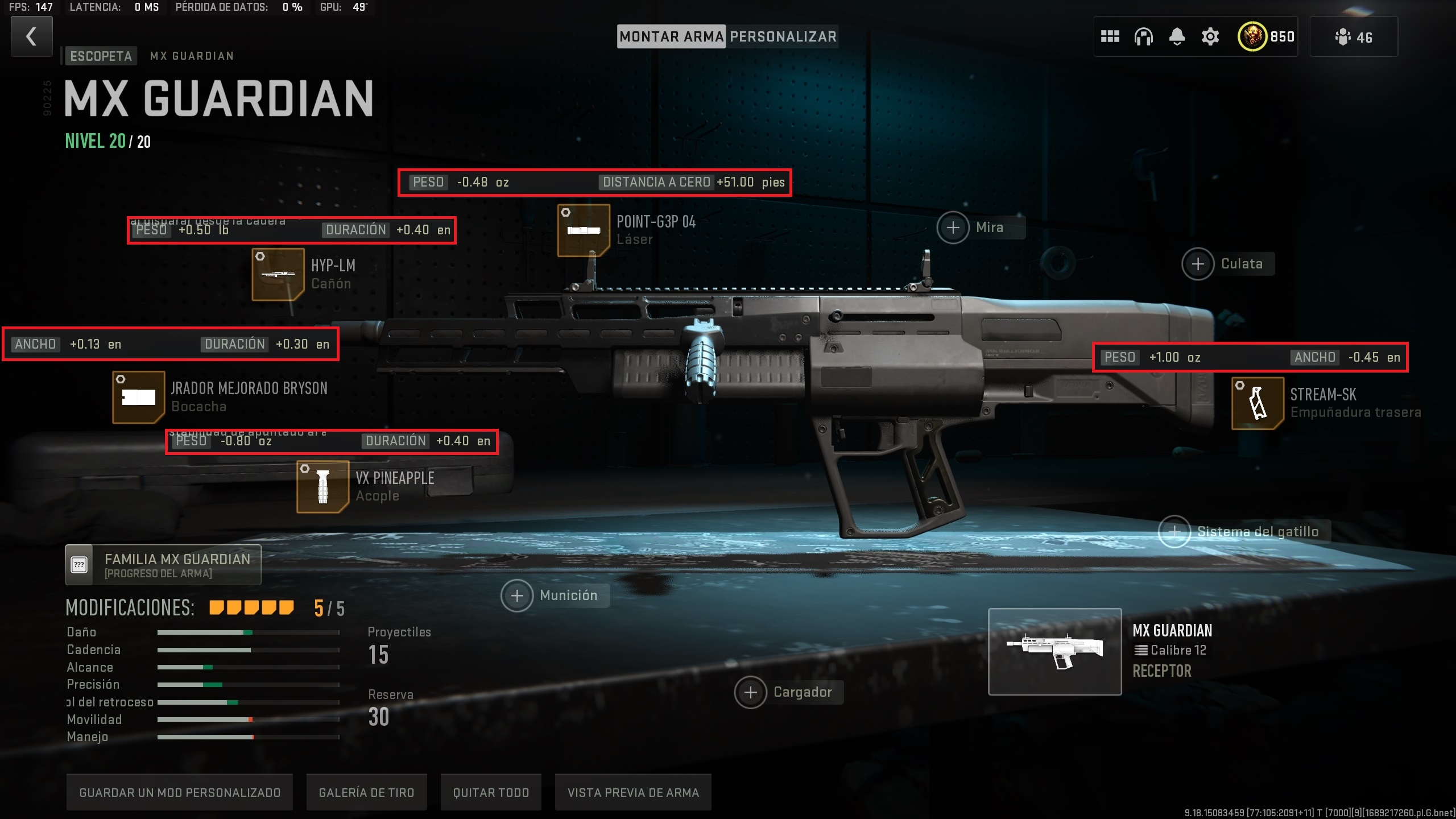Image resolution: width=1456 pixels, height=819 pixels.
Task: Click the headset audio icon
Action: click(1144, 36)
